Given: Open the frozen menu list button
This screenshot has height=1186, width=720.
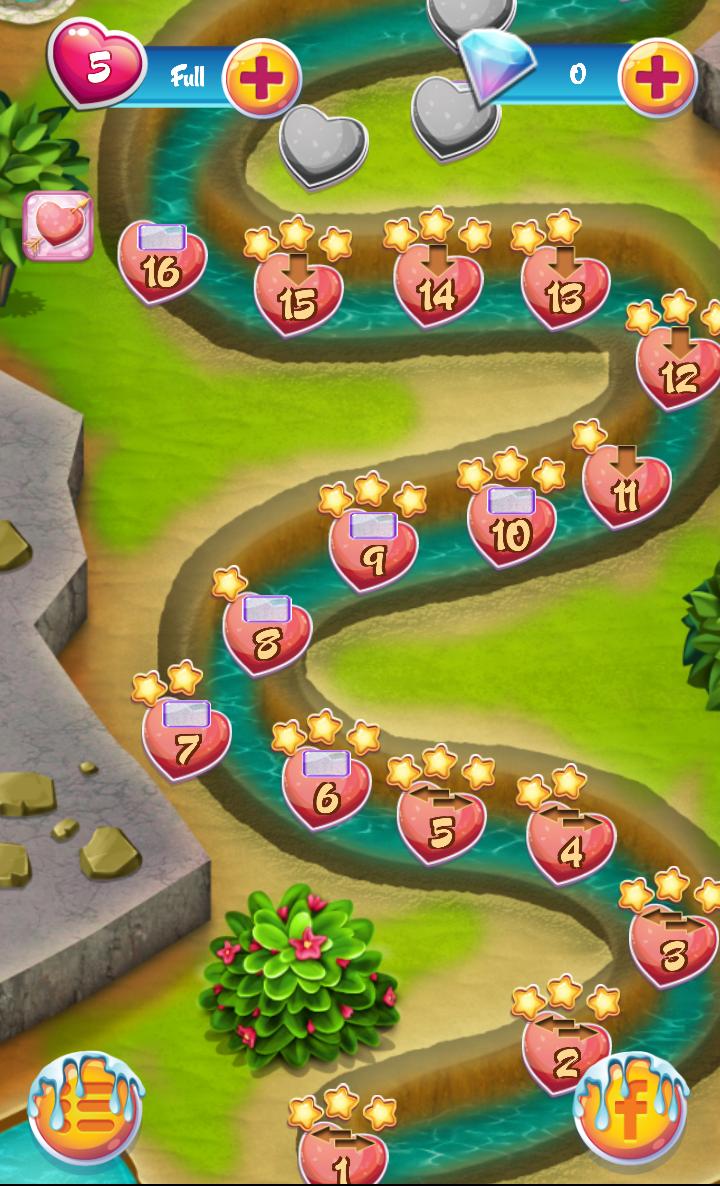Looking at the screenshot, I should point(85,1109).
